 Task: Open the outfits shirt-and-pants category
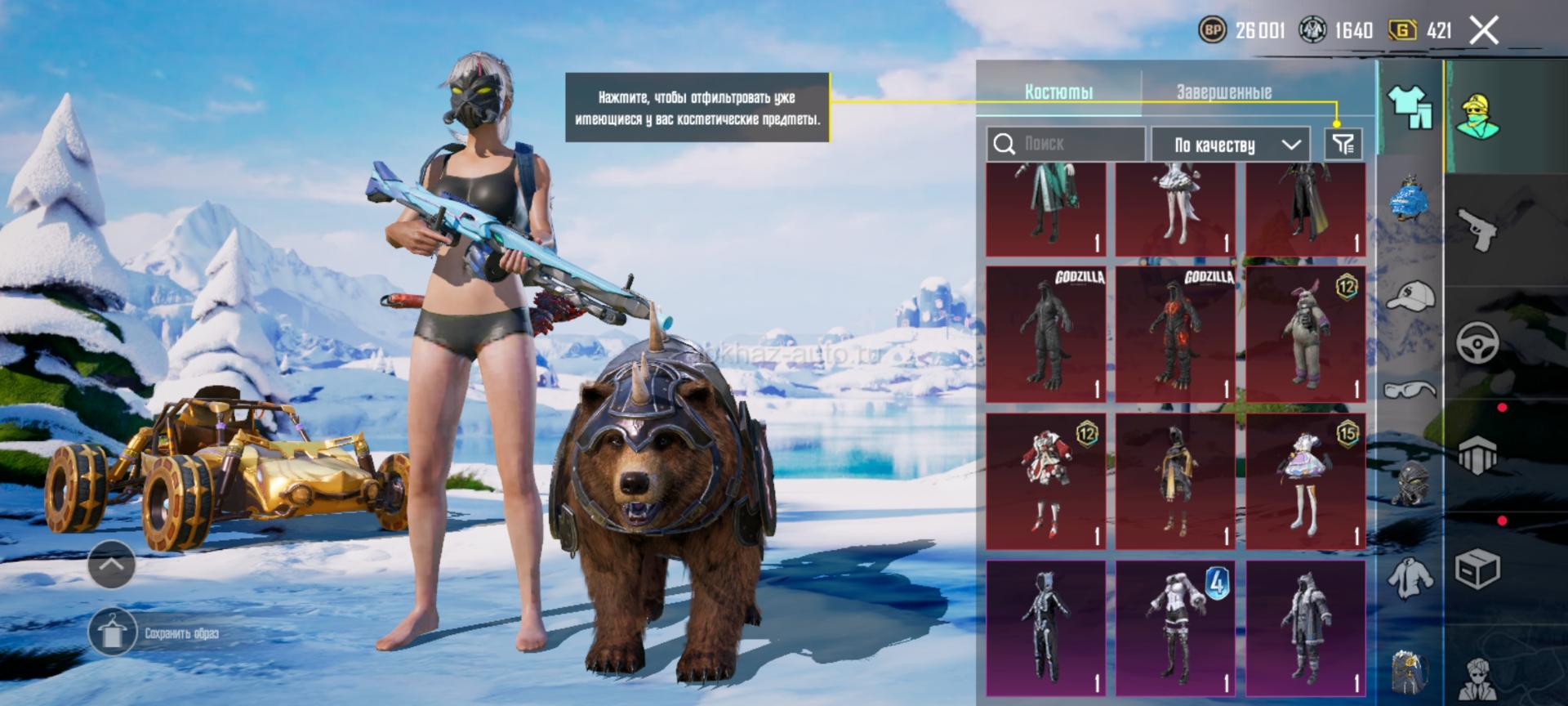(x=1410, y=107)
